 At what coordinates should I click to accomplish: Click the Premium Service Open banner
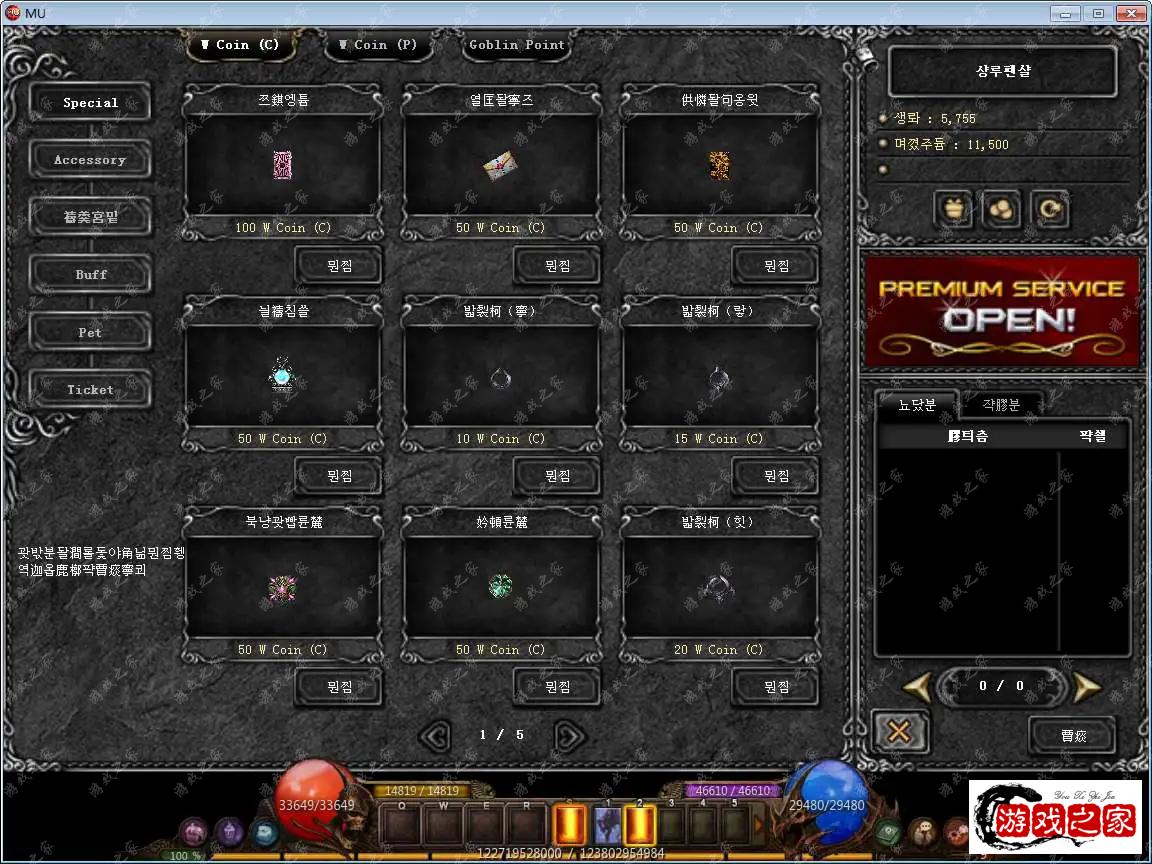(x=1002, y=310)
